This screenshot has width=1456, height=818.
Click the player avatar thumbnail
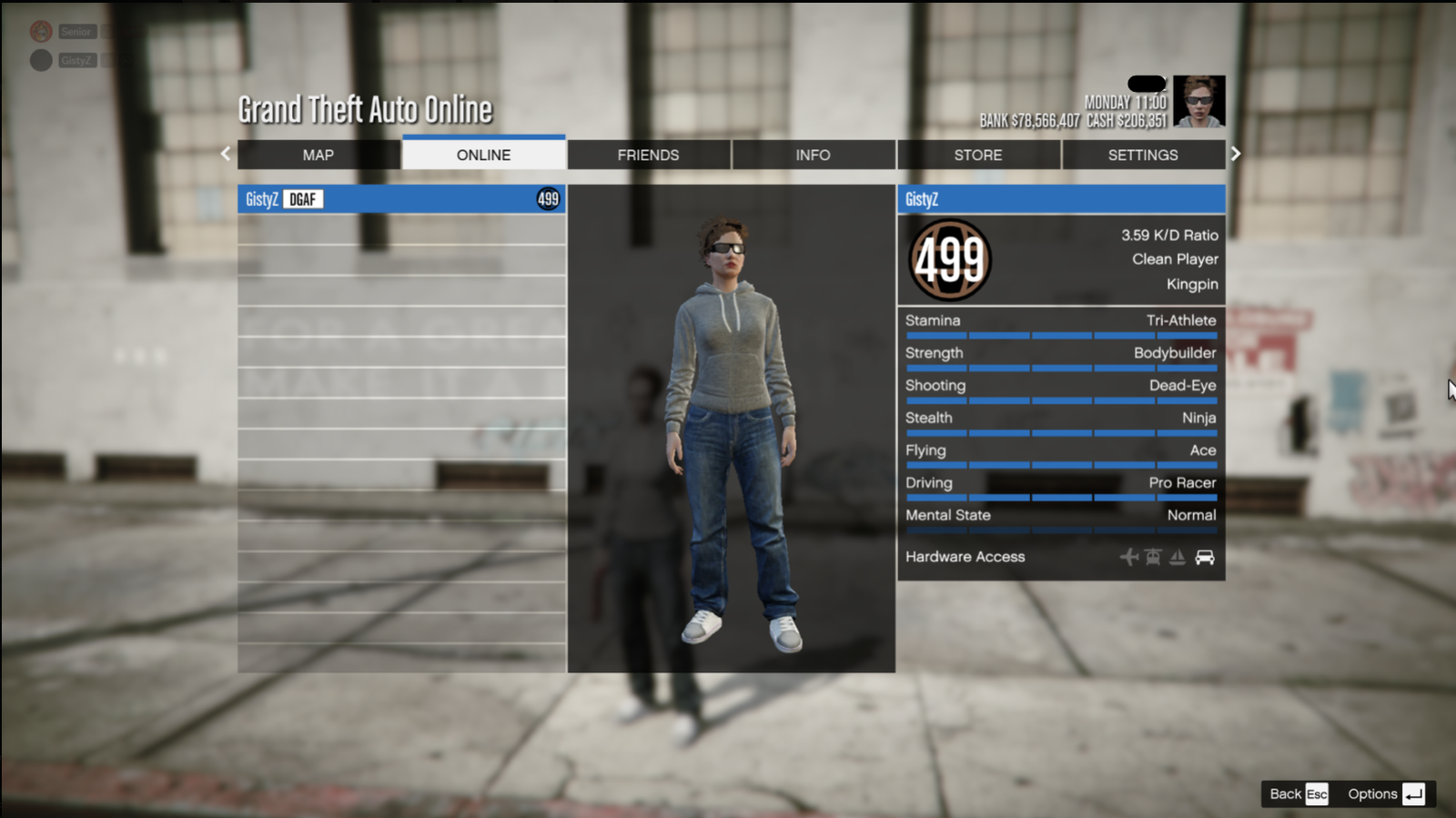(1198, 101)
